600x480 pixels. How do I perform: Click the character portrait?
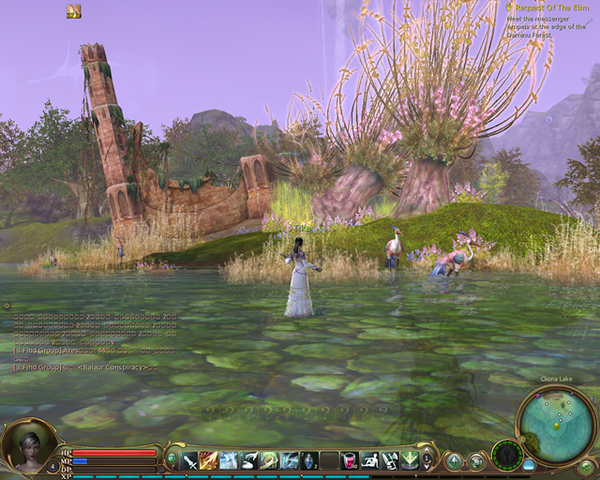tap(27, 446)
